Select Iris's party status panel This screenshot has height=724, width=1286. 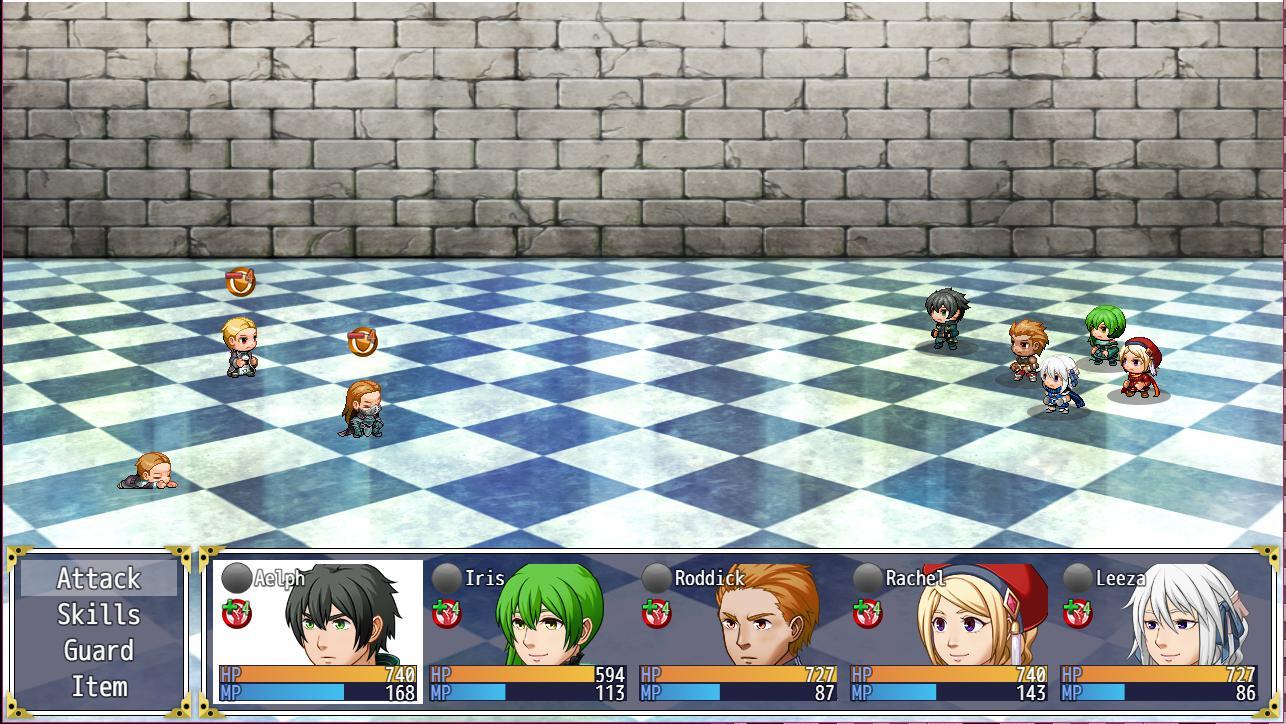coord(528,631)
